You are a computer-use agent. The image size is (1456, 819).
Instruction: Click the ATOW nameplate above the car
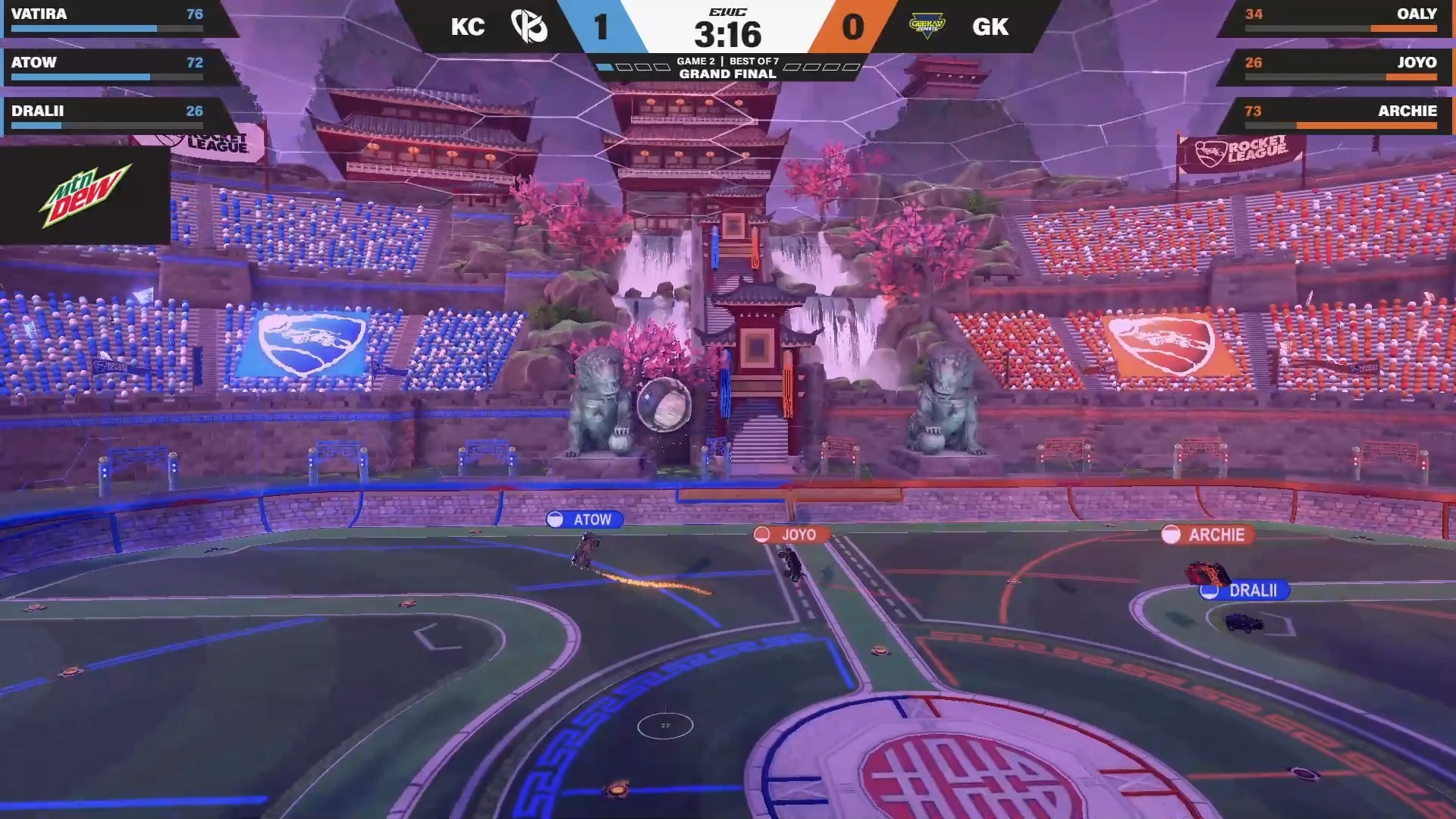(585, 519)
